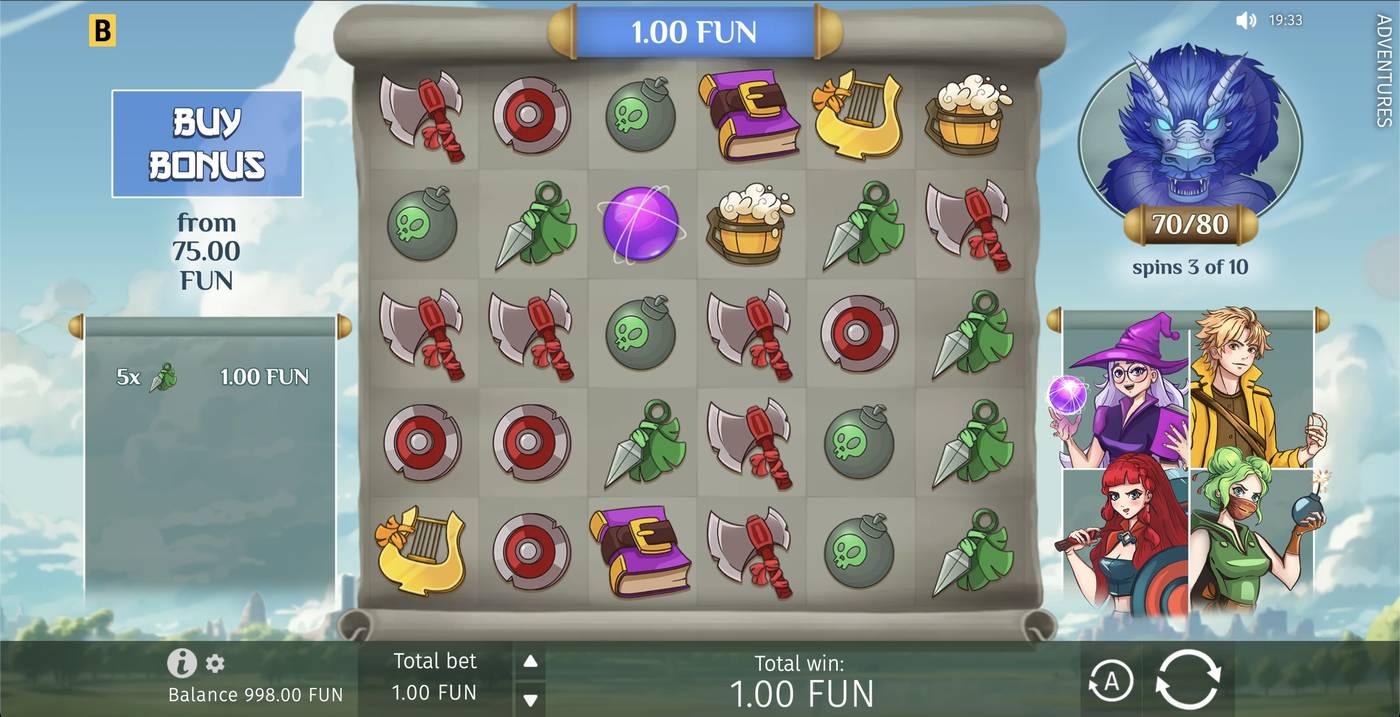Enable autoplay with the circled A button
The height and width of the screenshot is (717, 1400).
pyautogui.click(x=1110, y=681)
